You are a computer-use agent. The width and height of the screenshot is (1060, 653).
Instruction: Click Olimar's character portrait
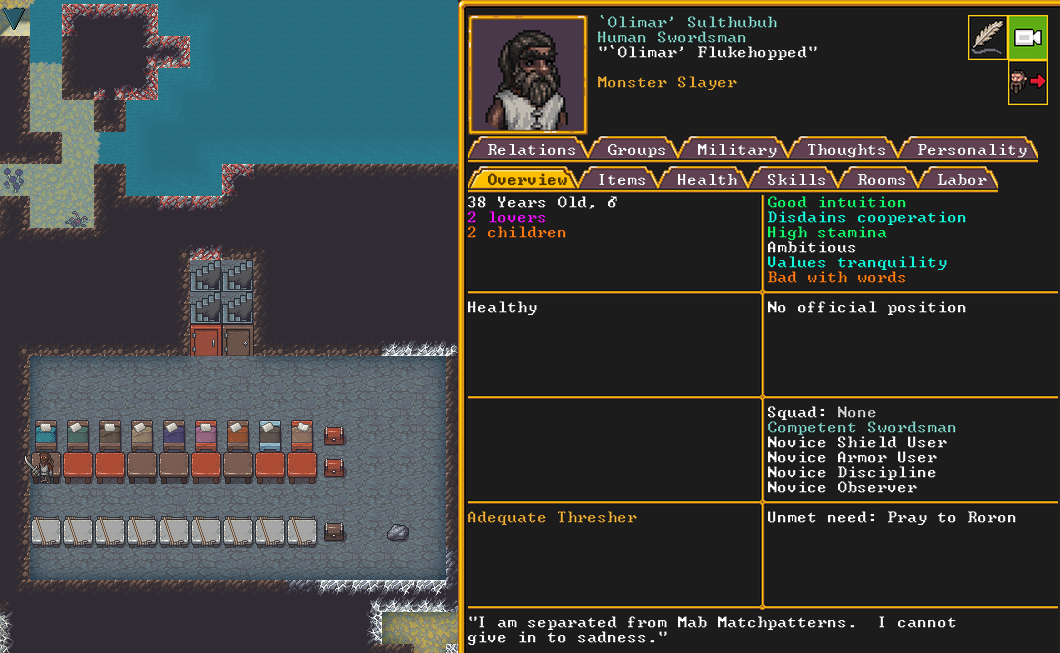click(x=527, y=74)
